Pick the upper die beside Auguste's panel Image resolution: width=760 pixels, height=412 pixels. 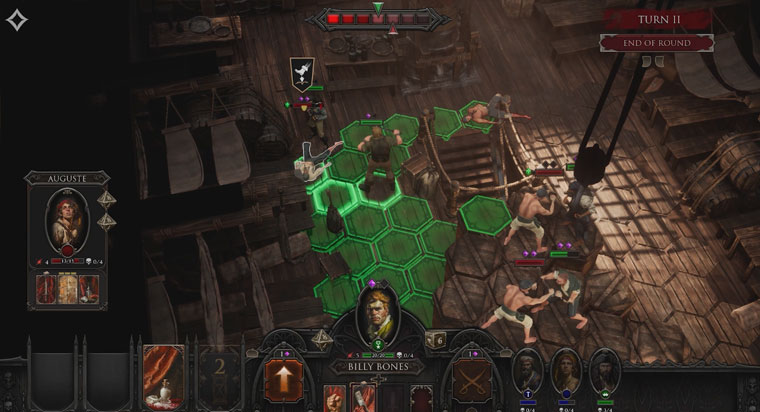coord(106,200)
